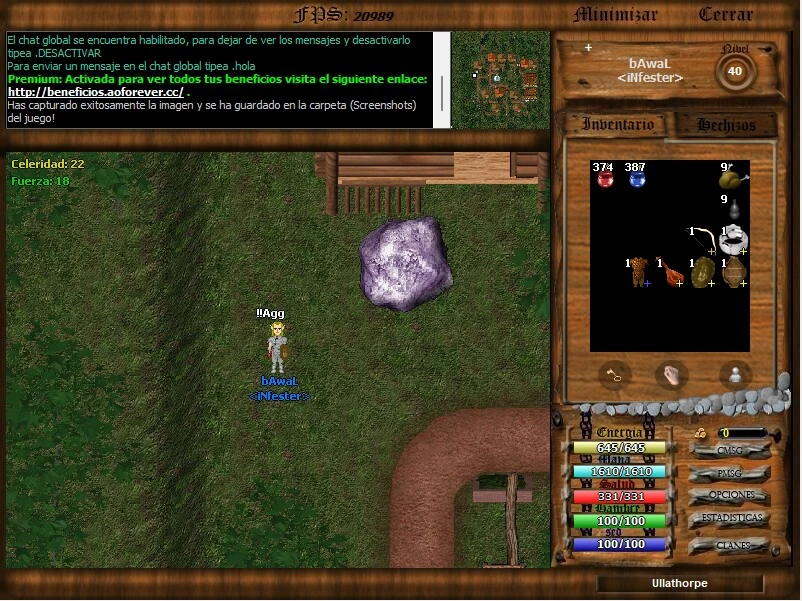Open the OPCIONES menu
The height and width of the screenshot is (601, 802).
(729, 496)
